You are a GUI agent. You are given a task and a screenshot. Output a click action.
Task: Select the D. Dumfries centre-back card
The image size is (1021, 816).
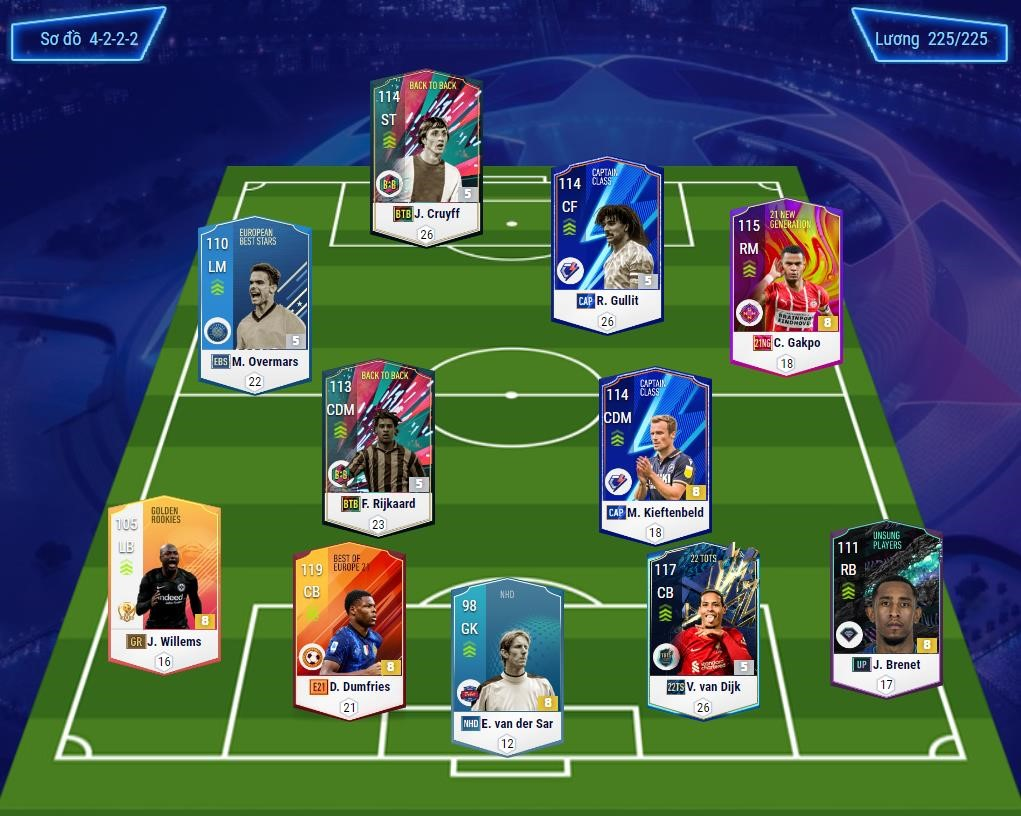(349, 624)
